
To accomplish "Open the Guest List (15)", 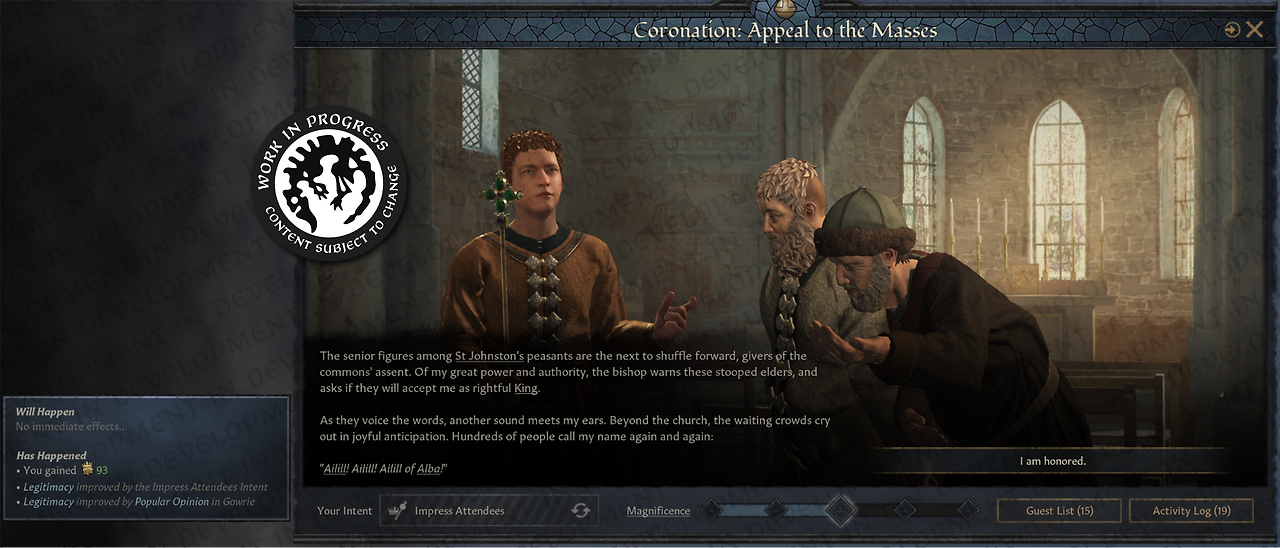I will point(1059,511).
